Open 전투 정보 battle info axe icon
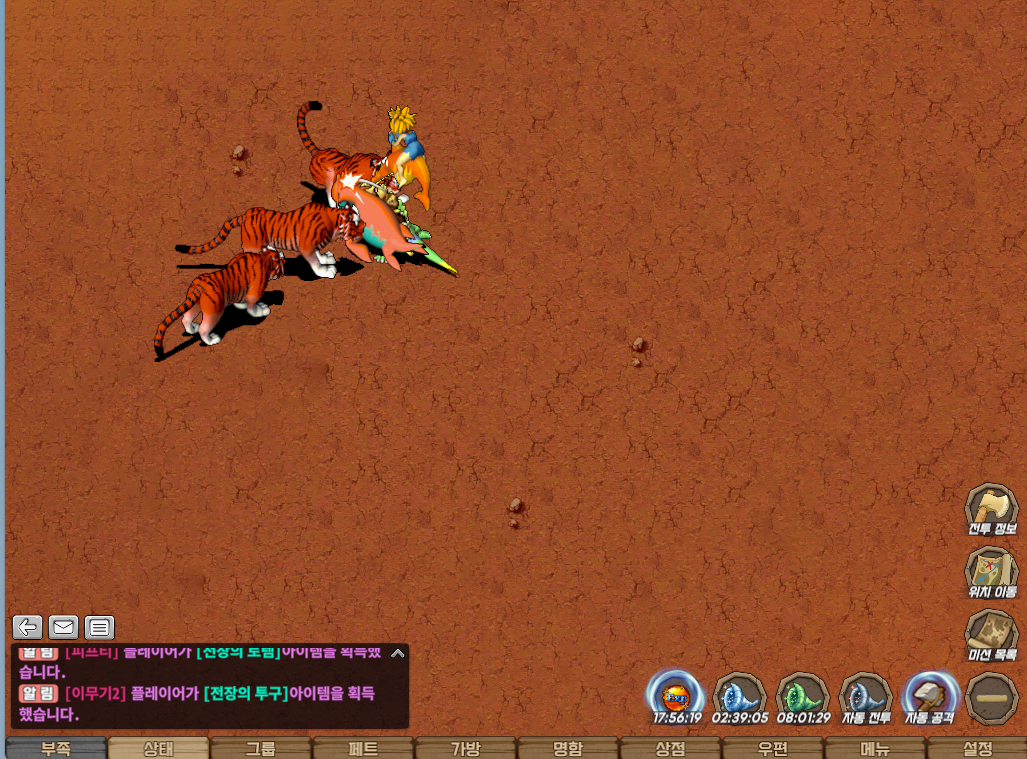This screenshot has width=1027, height=759. point(991,506)
